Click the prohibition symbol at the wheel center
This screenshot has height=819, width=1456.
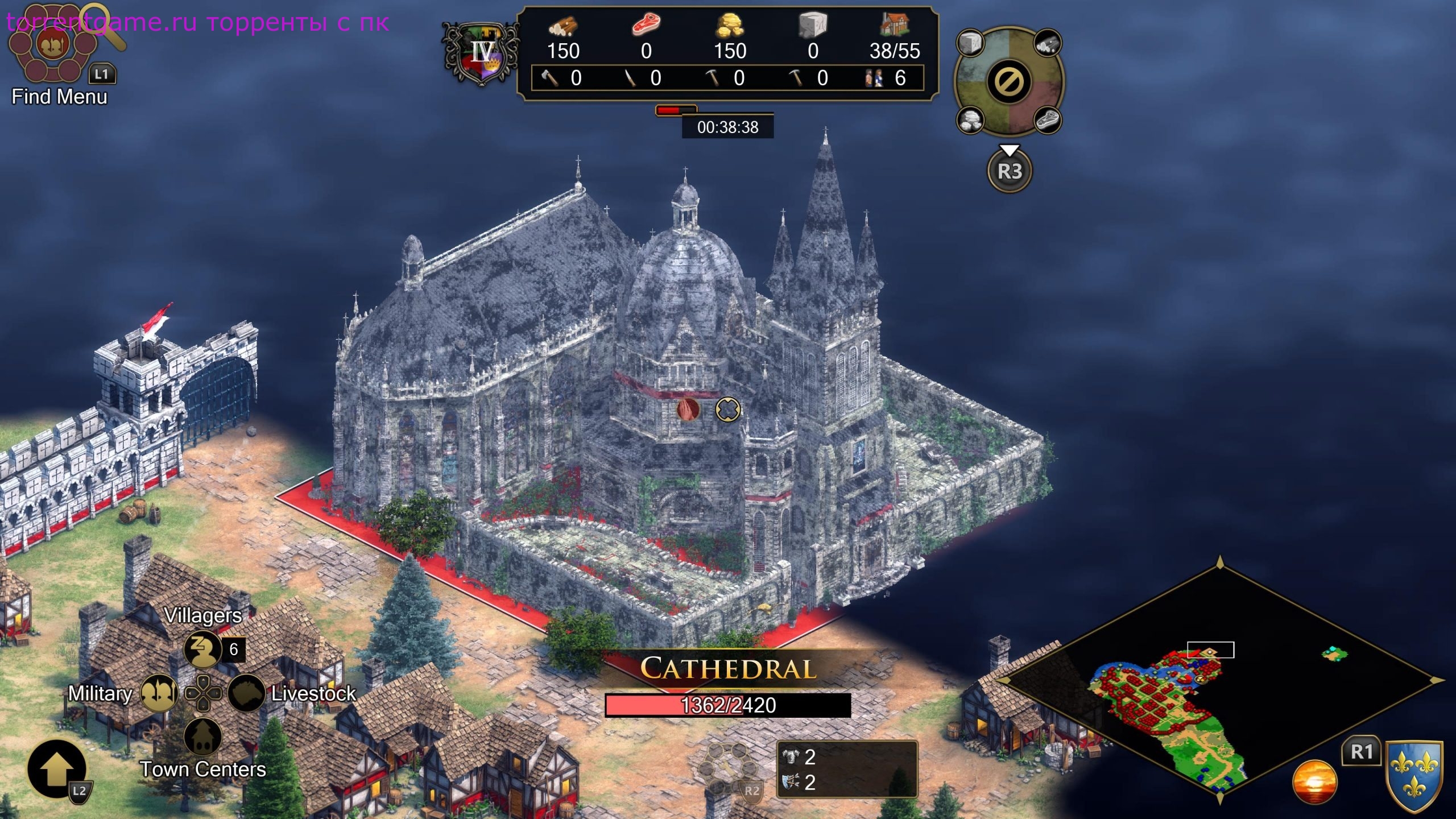click(x=1009, y=81)
